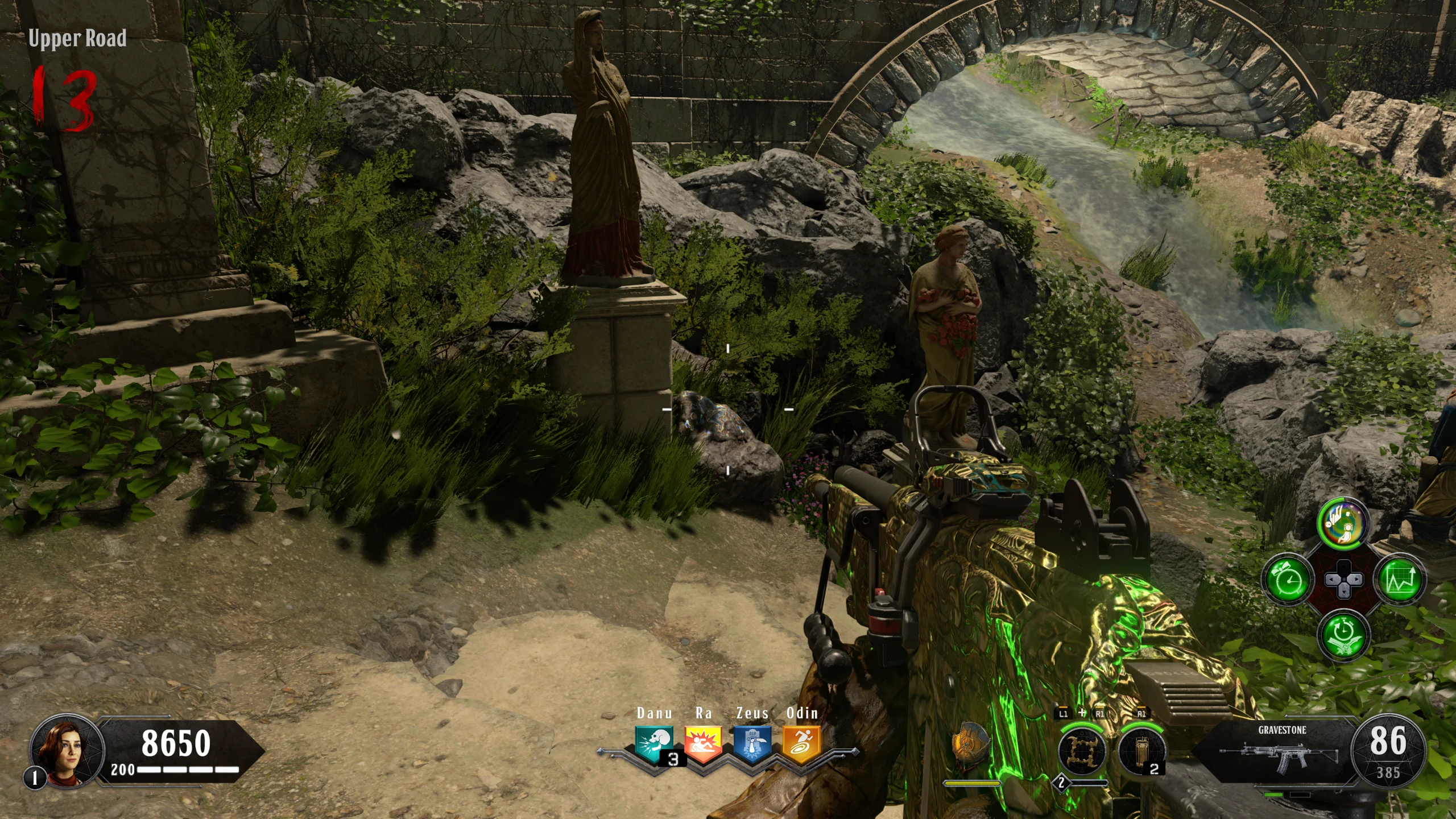Activate the four-blade special weapon icon
The width and height of the screenshot is (1456, 819).
coord(1082,751)
